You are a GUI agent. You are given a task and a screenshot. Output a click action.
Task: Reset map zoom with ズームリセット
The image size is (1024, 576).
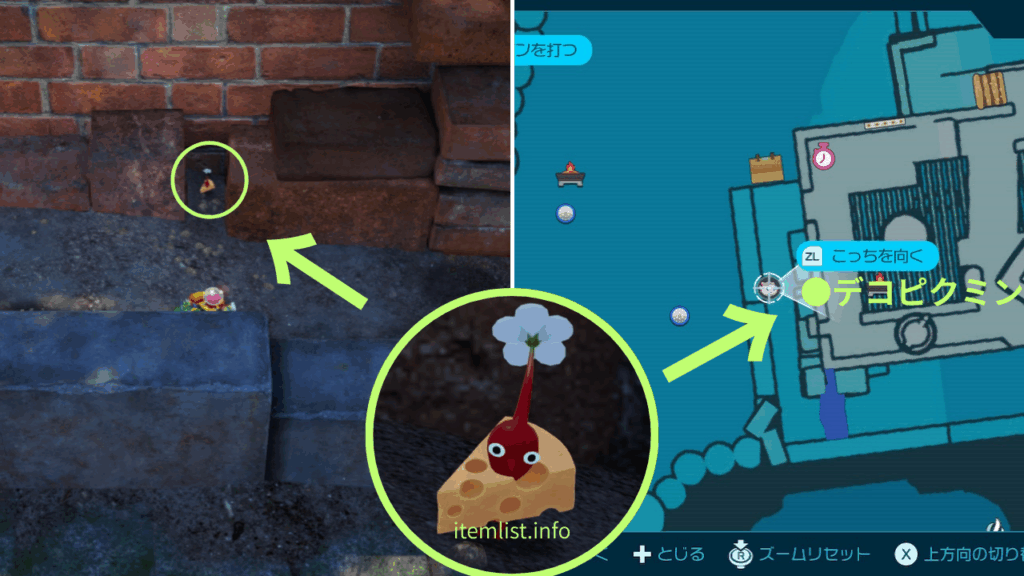click(801, 554)
